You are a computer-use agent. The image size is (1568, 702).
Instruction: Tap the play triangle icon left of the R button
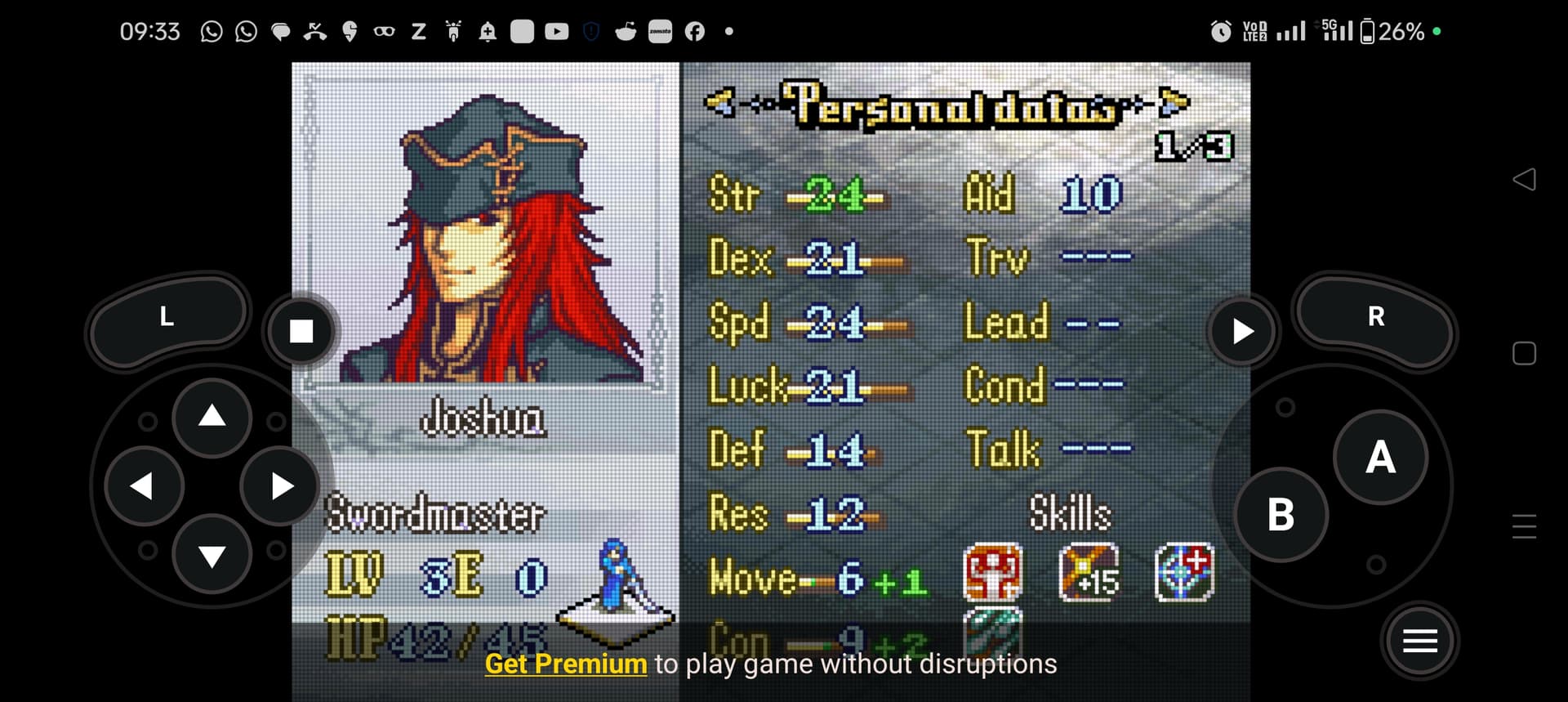click(x=1242, y=330)
